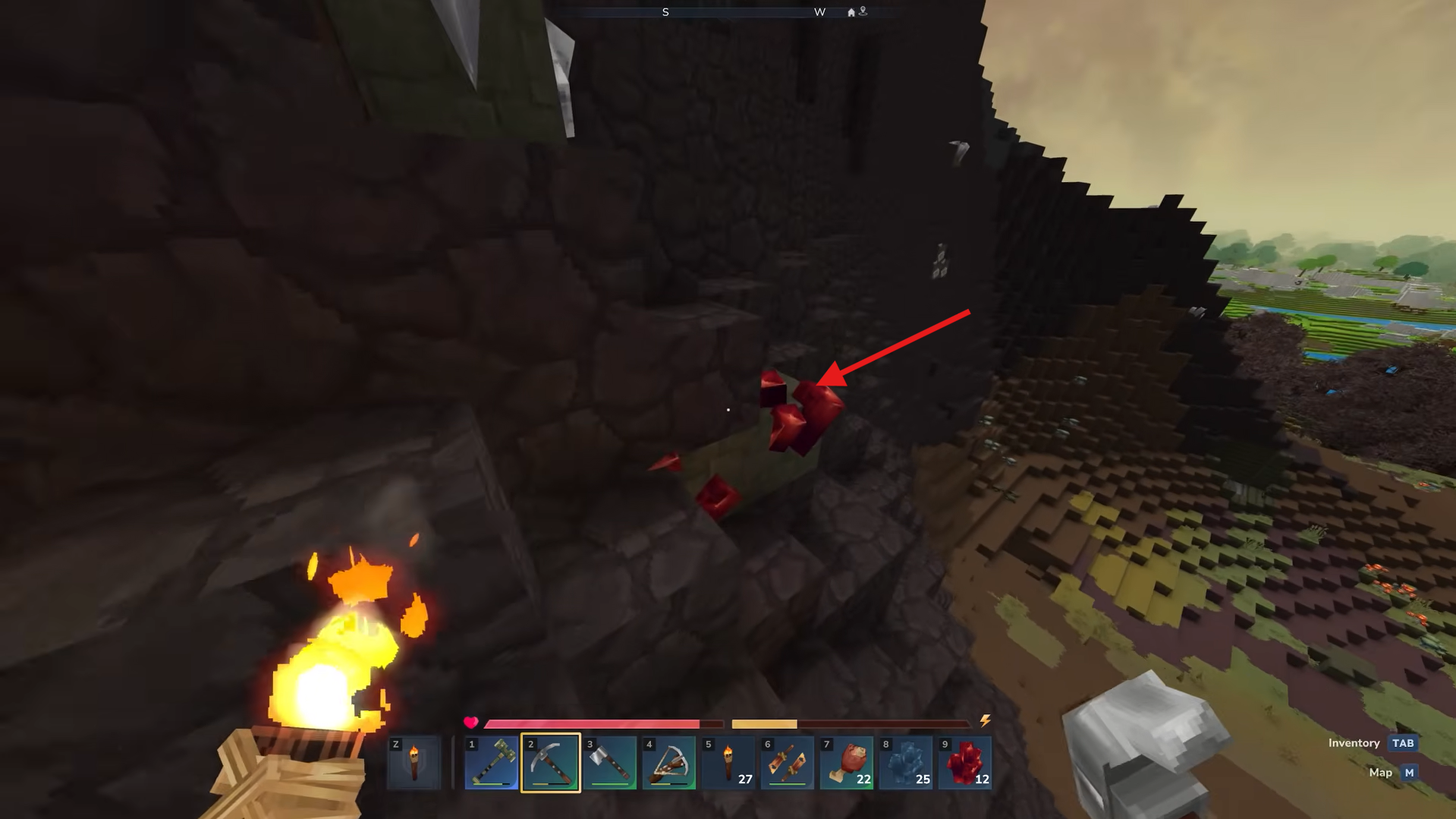
Task: Select the pickaxe in hotbar slot 2
Action: [x=551, y=763]
